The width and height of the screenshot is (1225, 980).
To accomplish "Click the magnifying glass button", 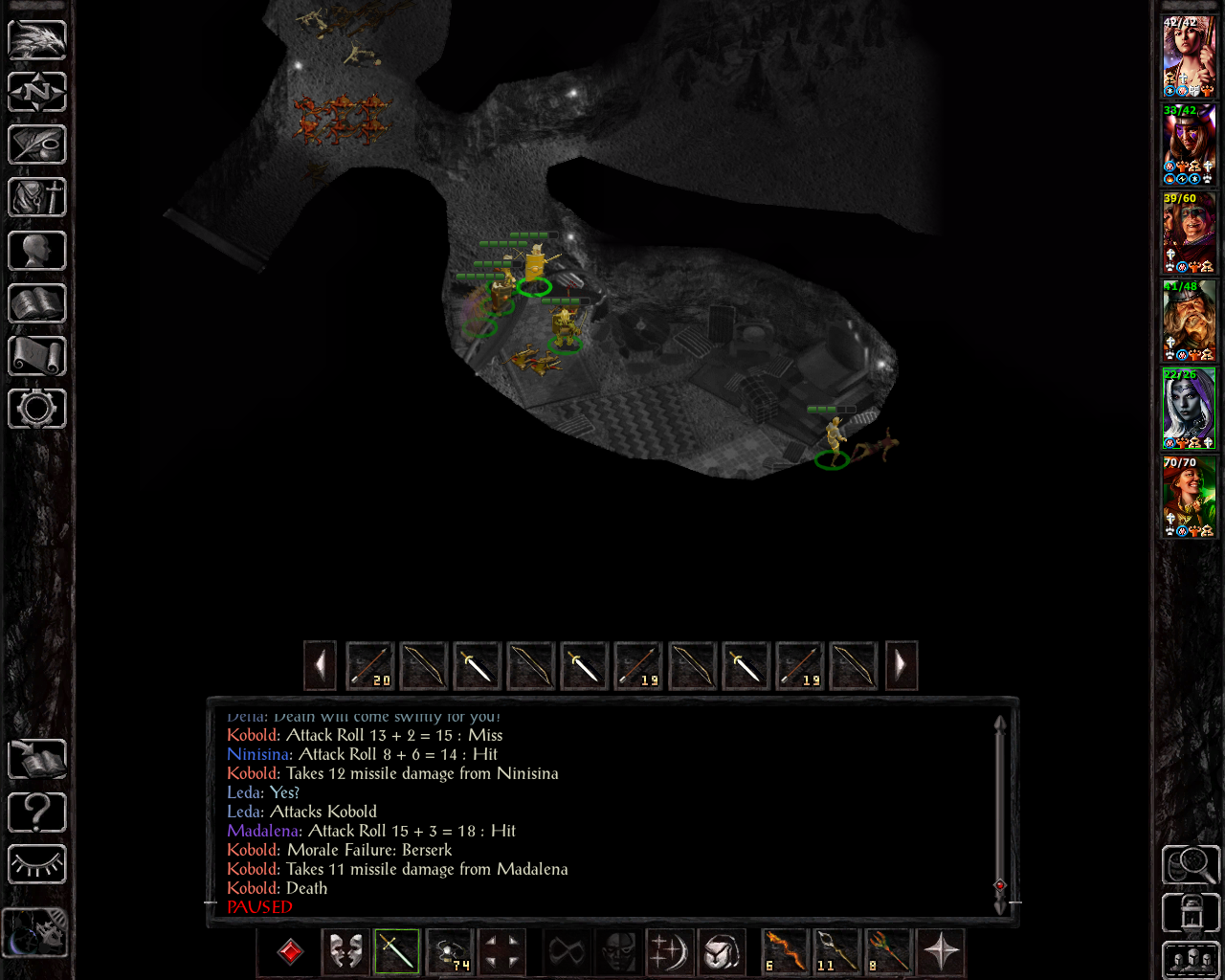I will pos(1190,864).
